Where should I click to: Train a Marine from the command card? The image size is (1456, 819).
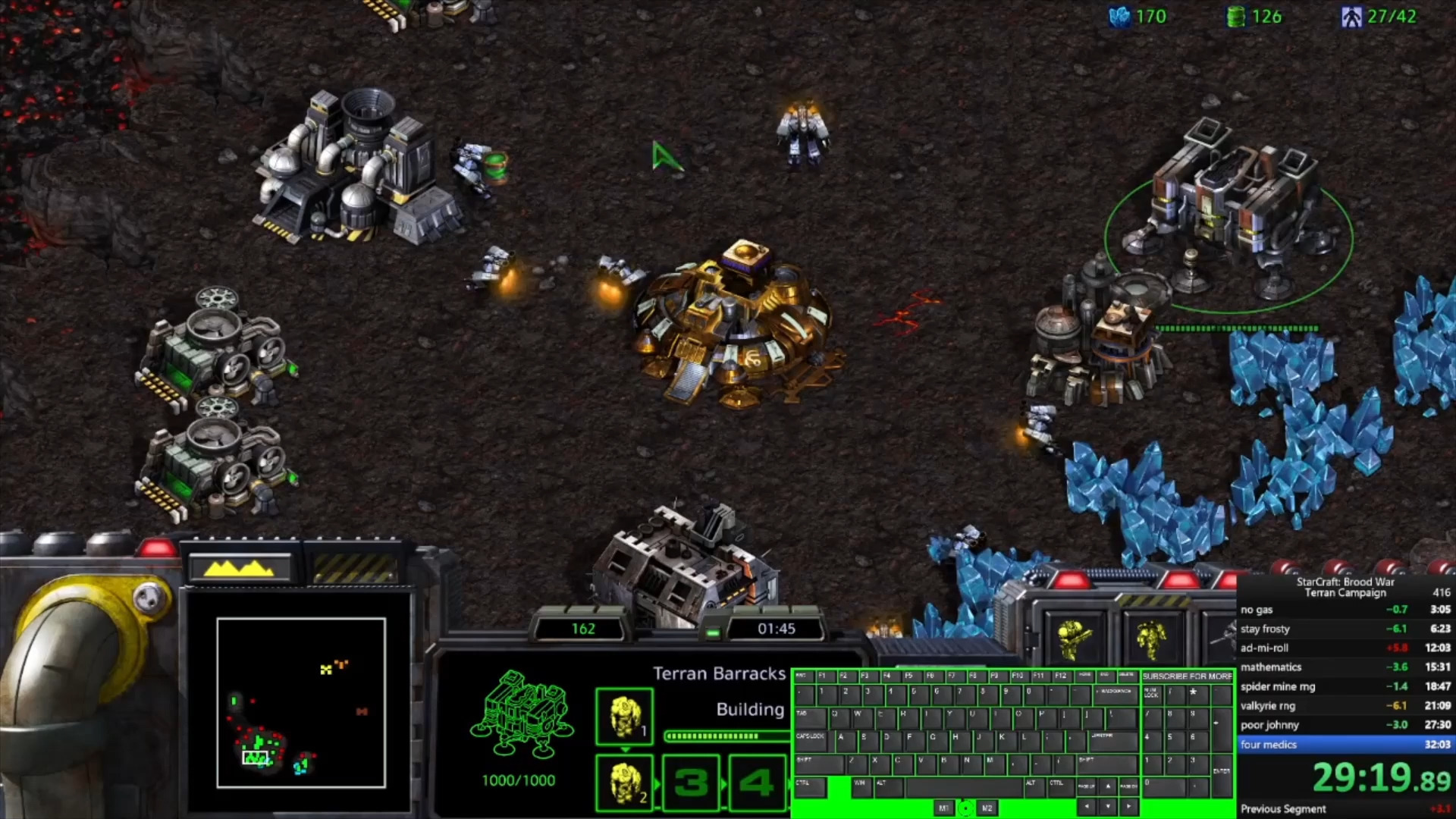[1075, 639]
